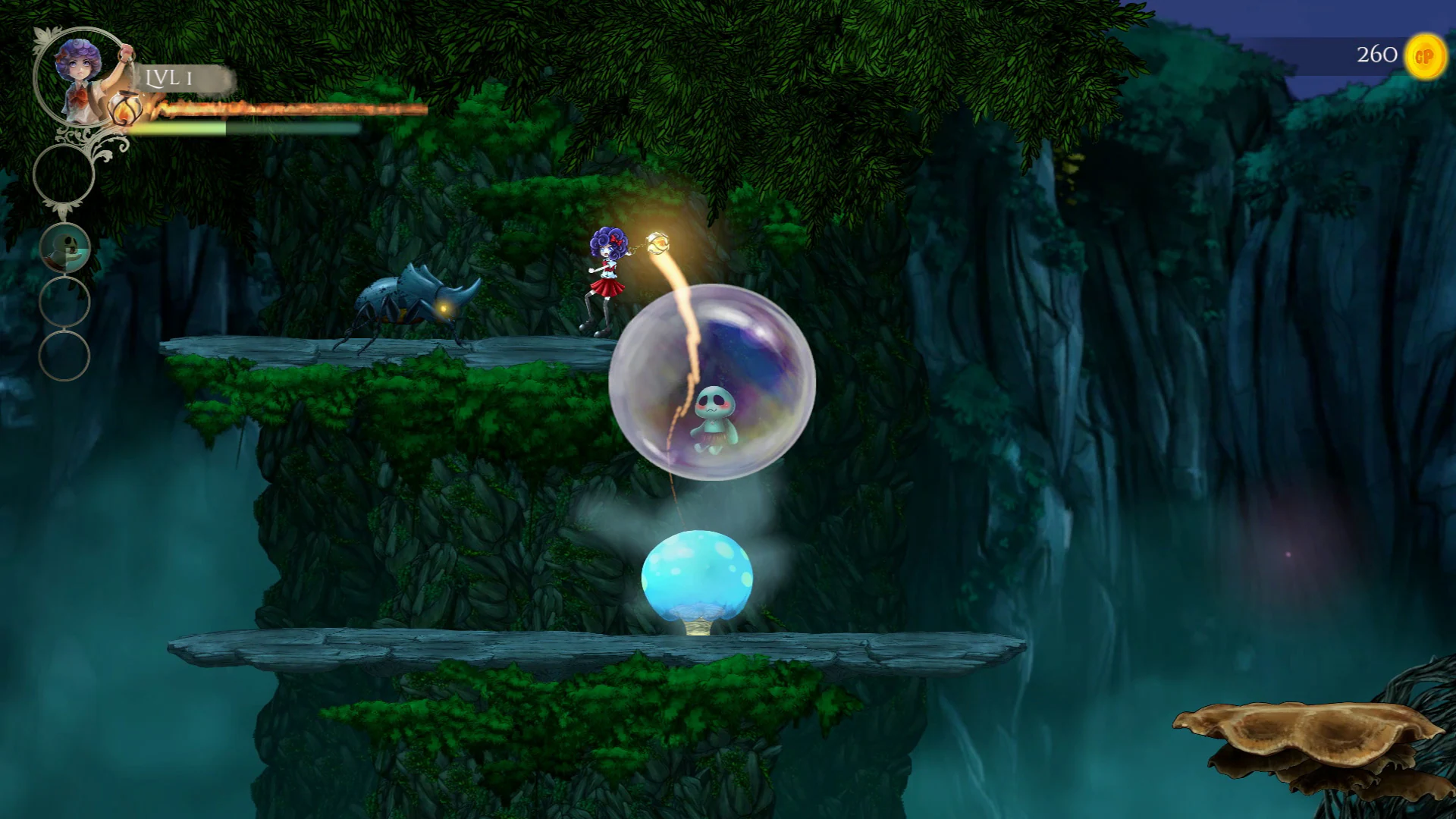
Task: Click the 260 currency text
Action: pos(1376,54)
